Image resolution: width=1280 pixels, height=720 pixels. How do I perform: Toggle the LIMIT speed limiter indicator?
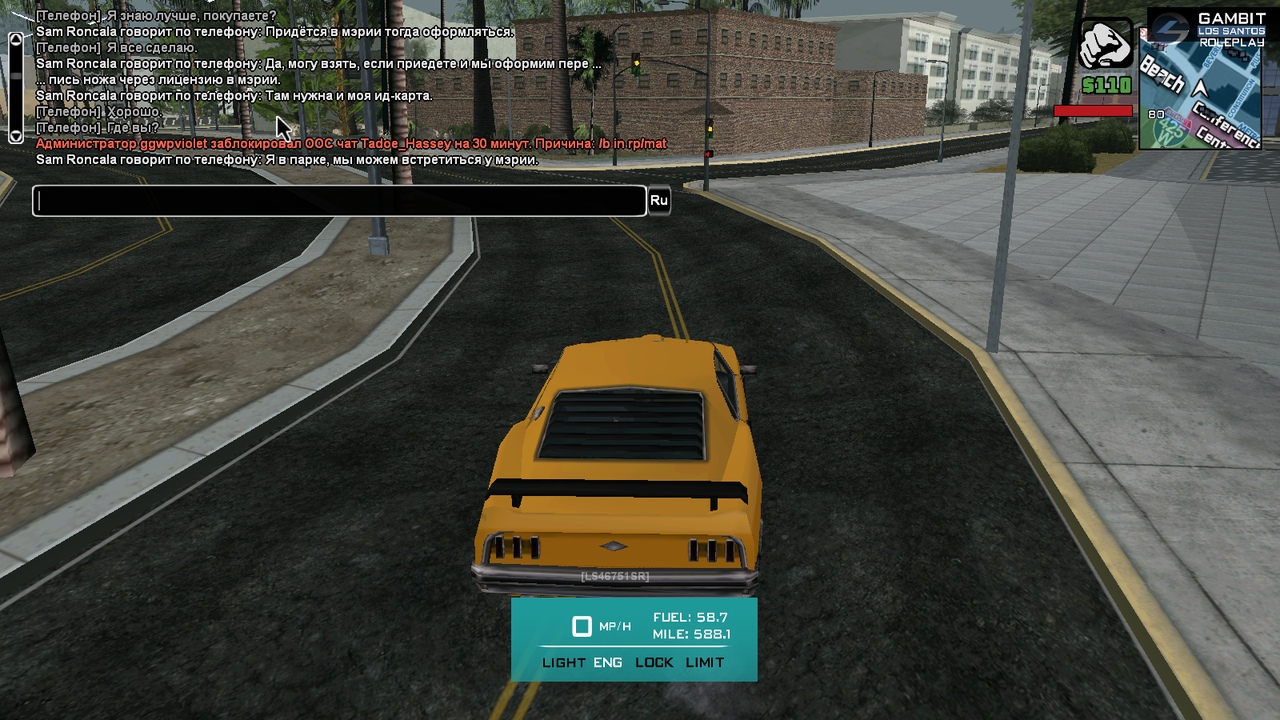point(705,663)
